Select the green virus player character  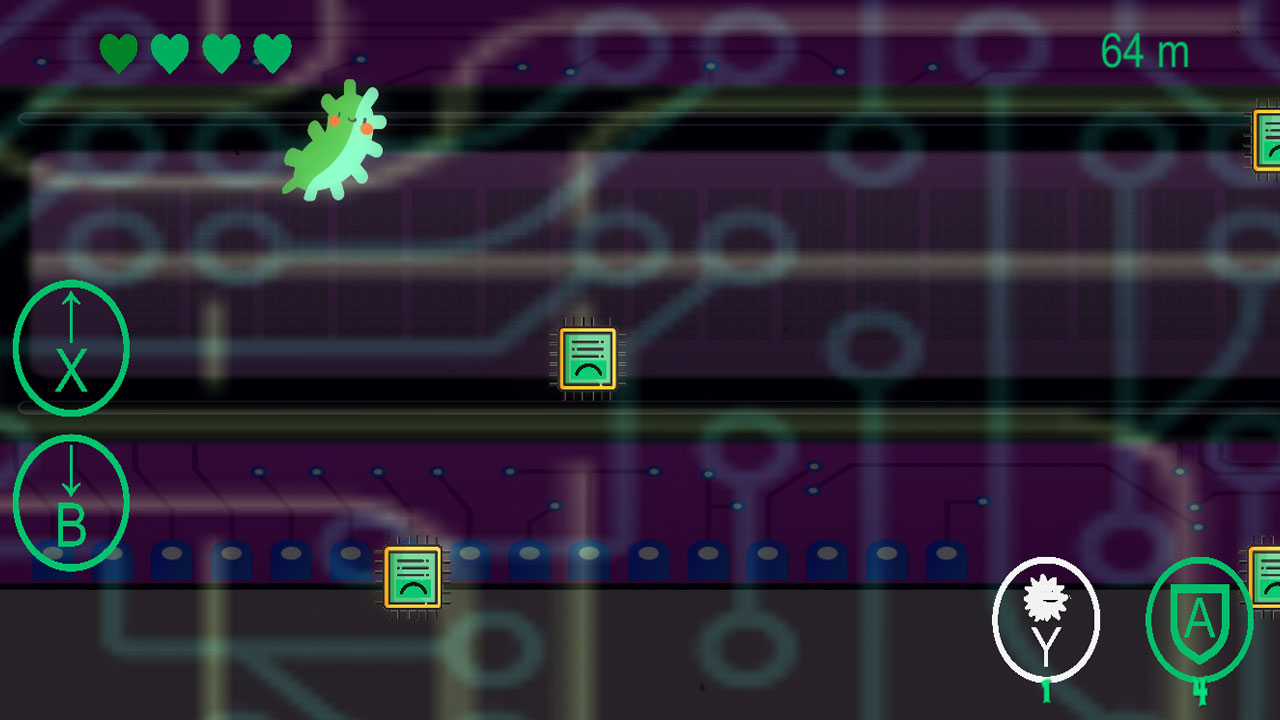pos(340,140)
